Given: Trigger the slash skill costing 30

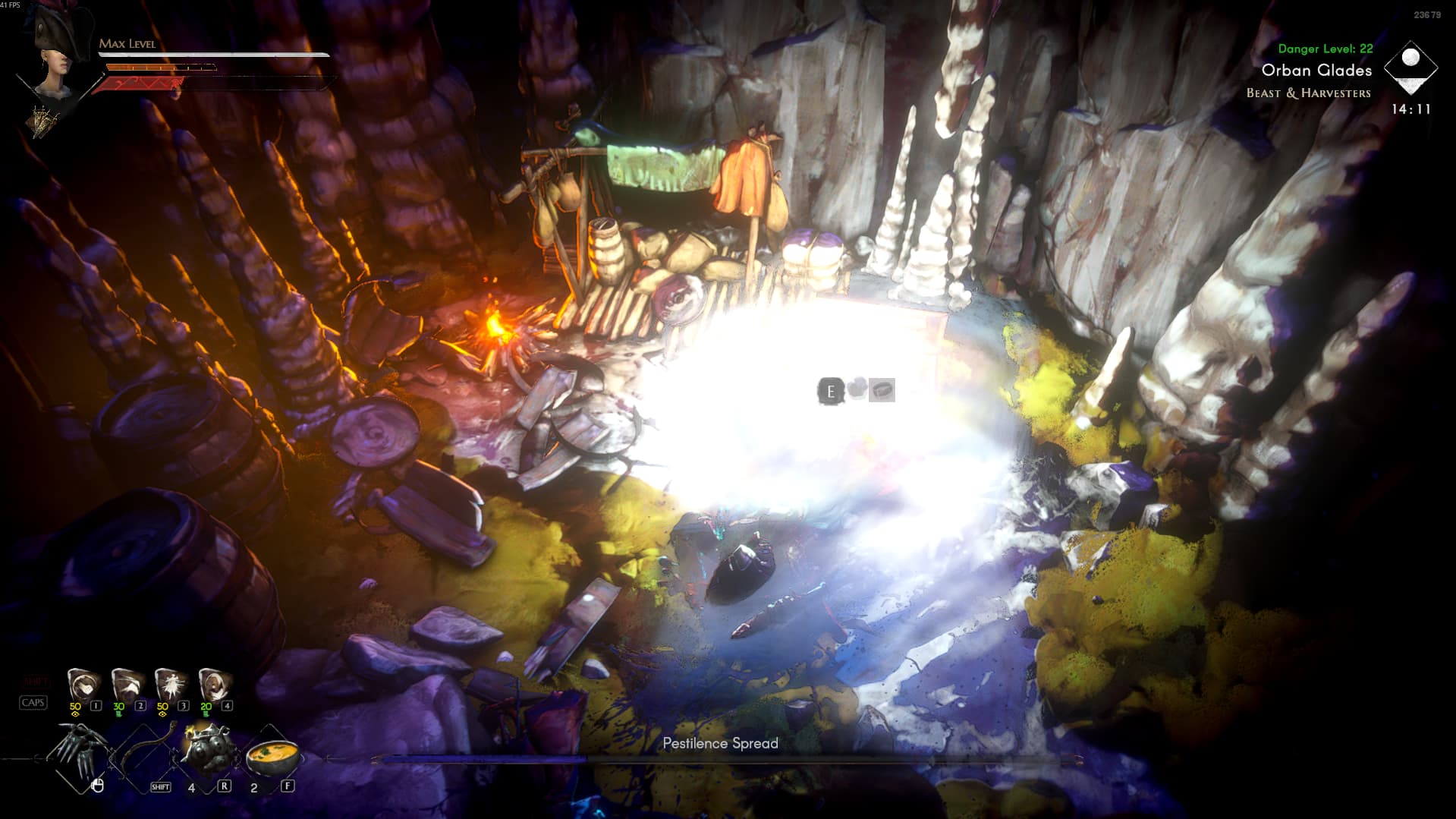Looking at the screenshot, I should point(126,684).
